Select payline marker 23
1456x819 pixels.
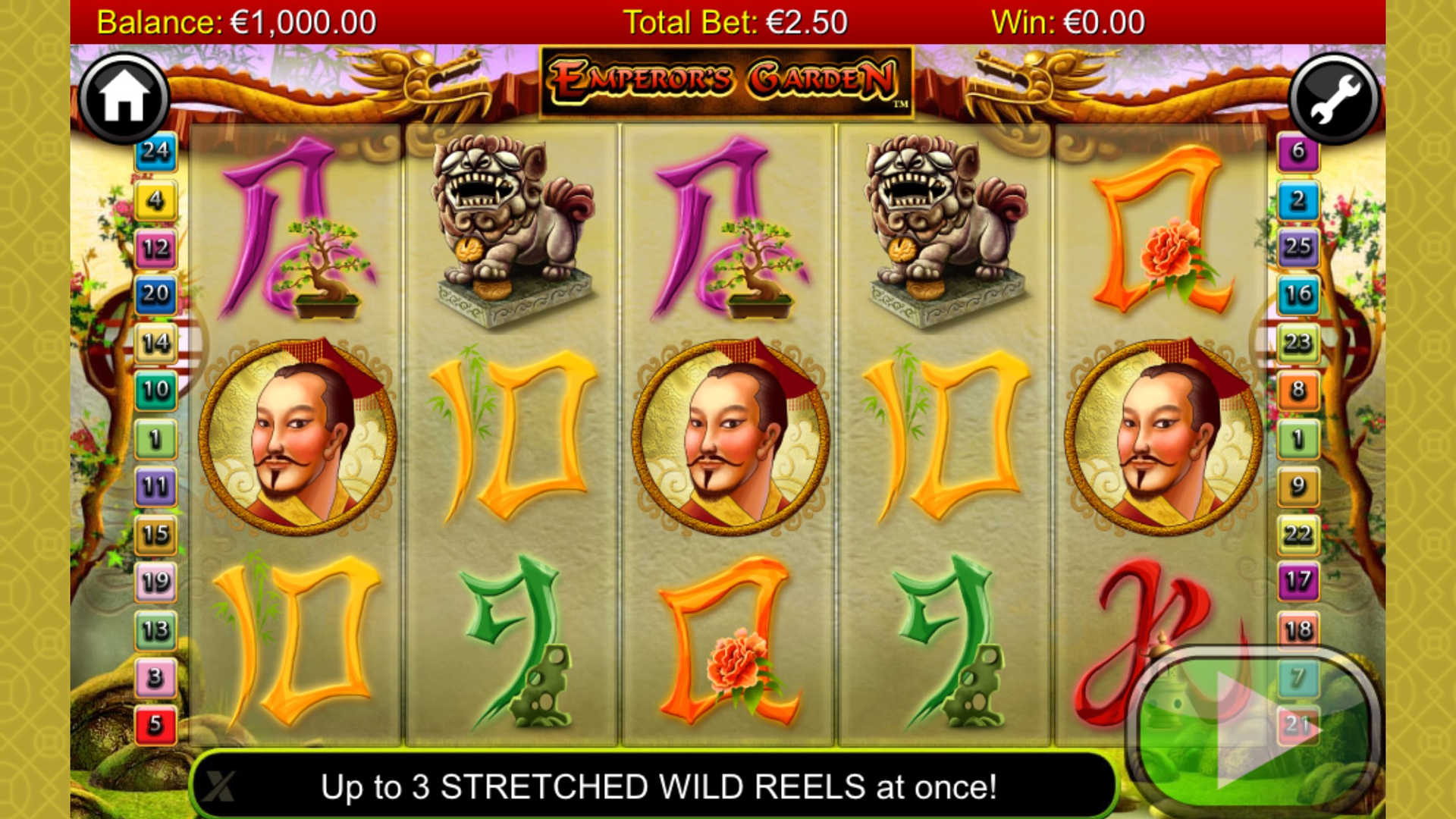(1298, 343)
